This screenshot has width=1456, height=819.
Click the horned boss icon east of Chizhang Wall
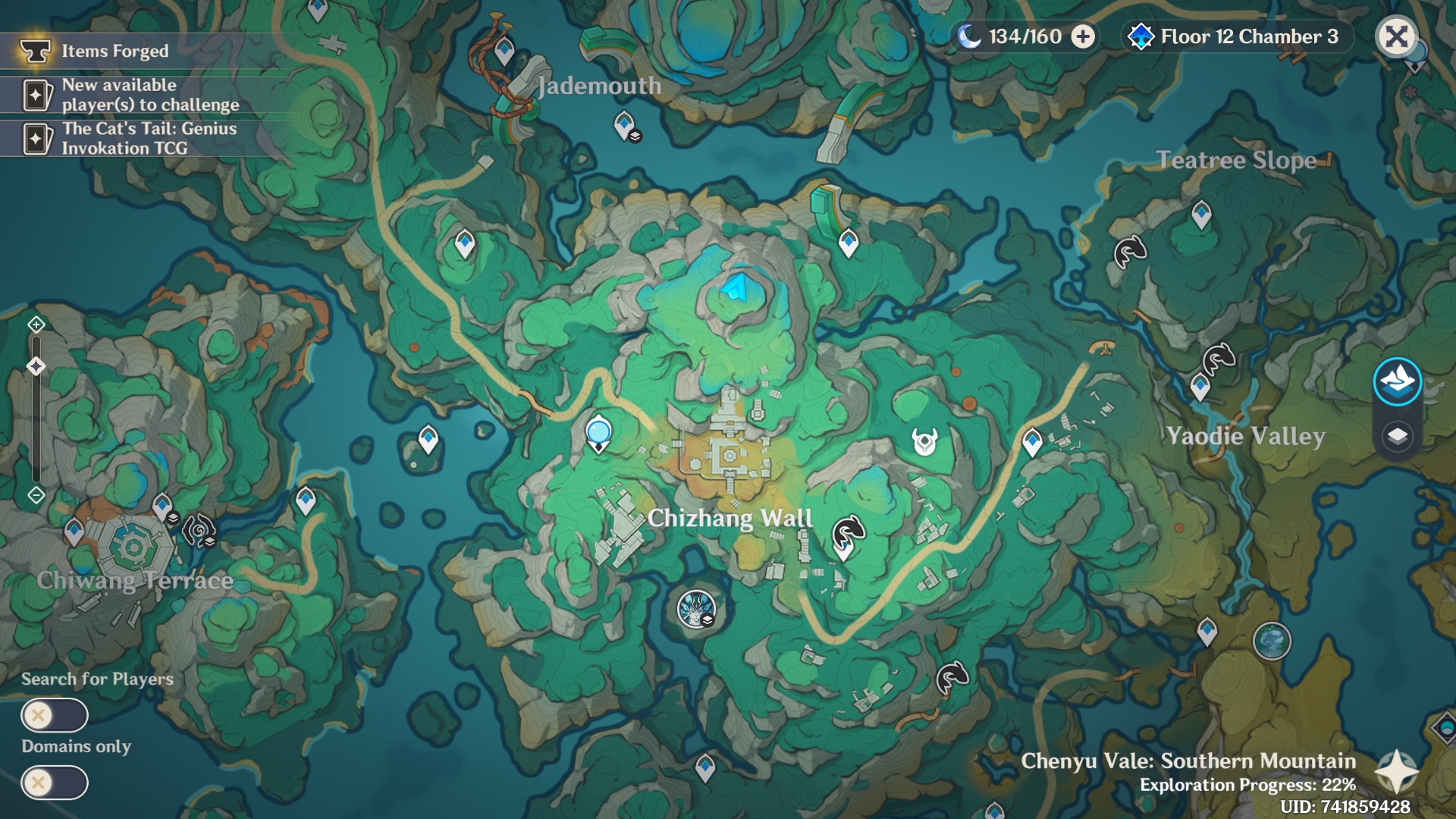coord(924,443)
